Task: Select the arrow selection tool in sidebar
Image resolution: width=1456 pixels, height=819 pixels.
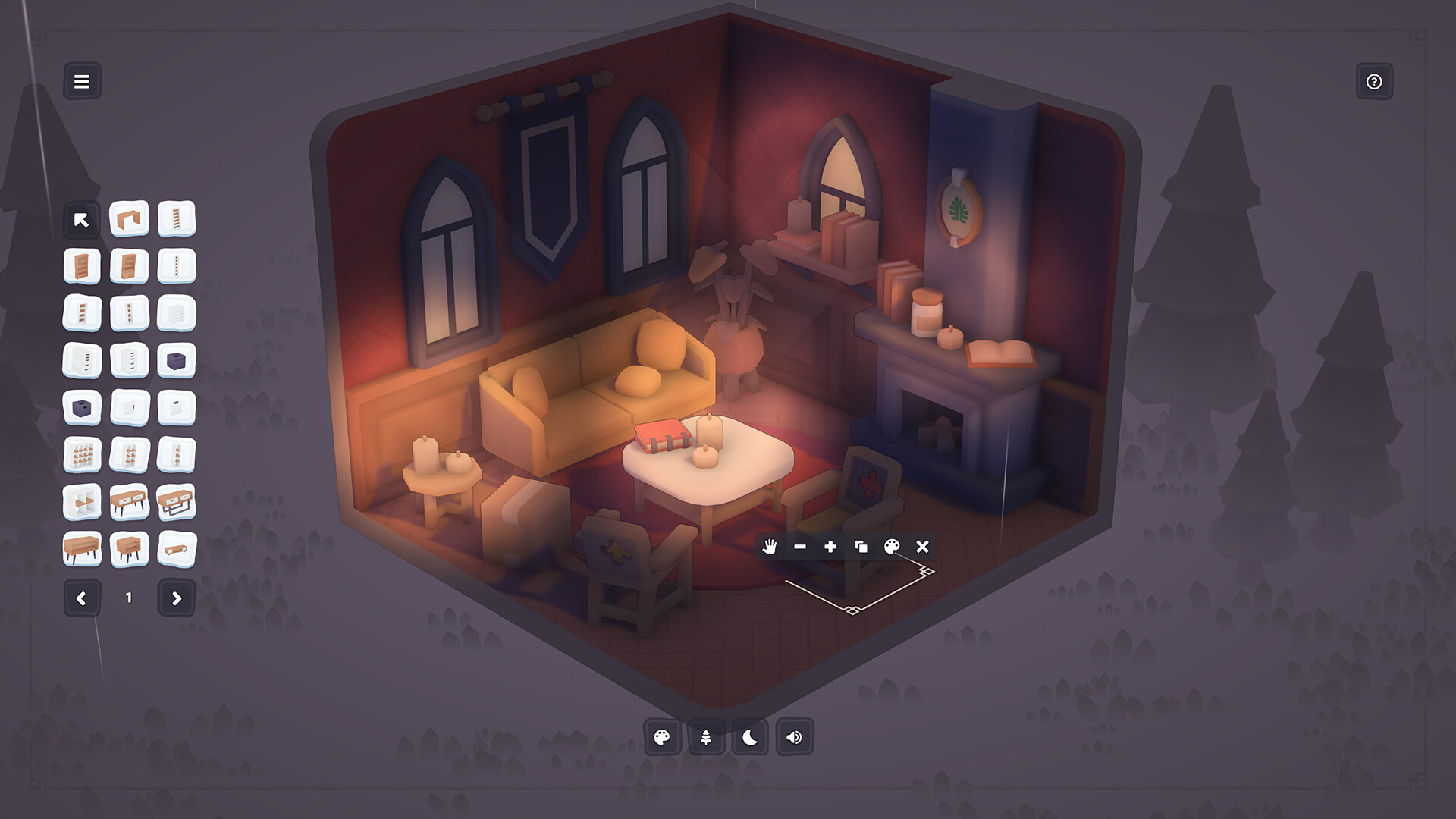Action: pyautogui.click(x=82, y=221)
